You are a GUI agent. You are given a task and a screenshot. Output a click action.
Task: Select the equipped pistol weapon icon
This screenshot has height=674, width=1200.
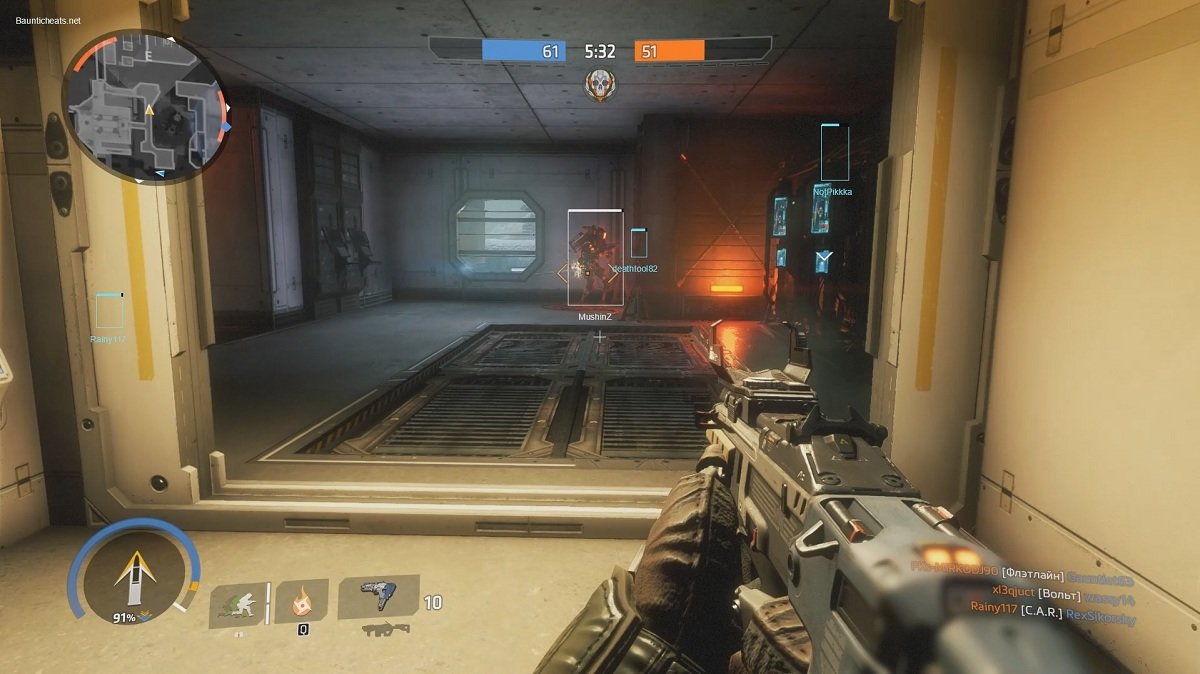(x=376, y=596)
